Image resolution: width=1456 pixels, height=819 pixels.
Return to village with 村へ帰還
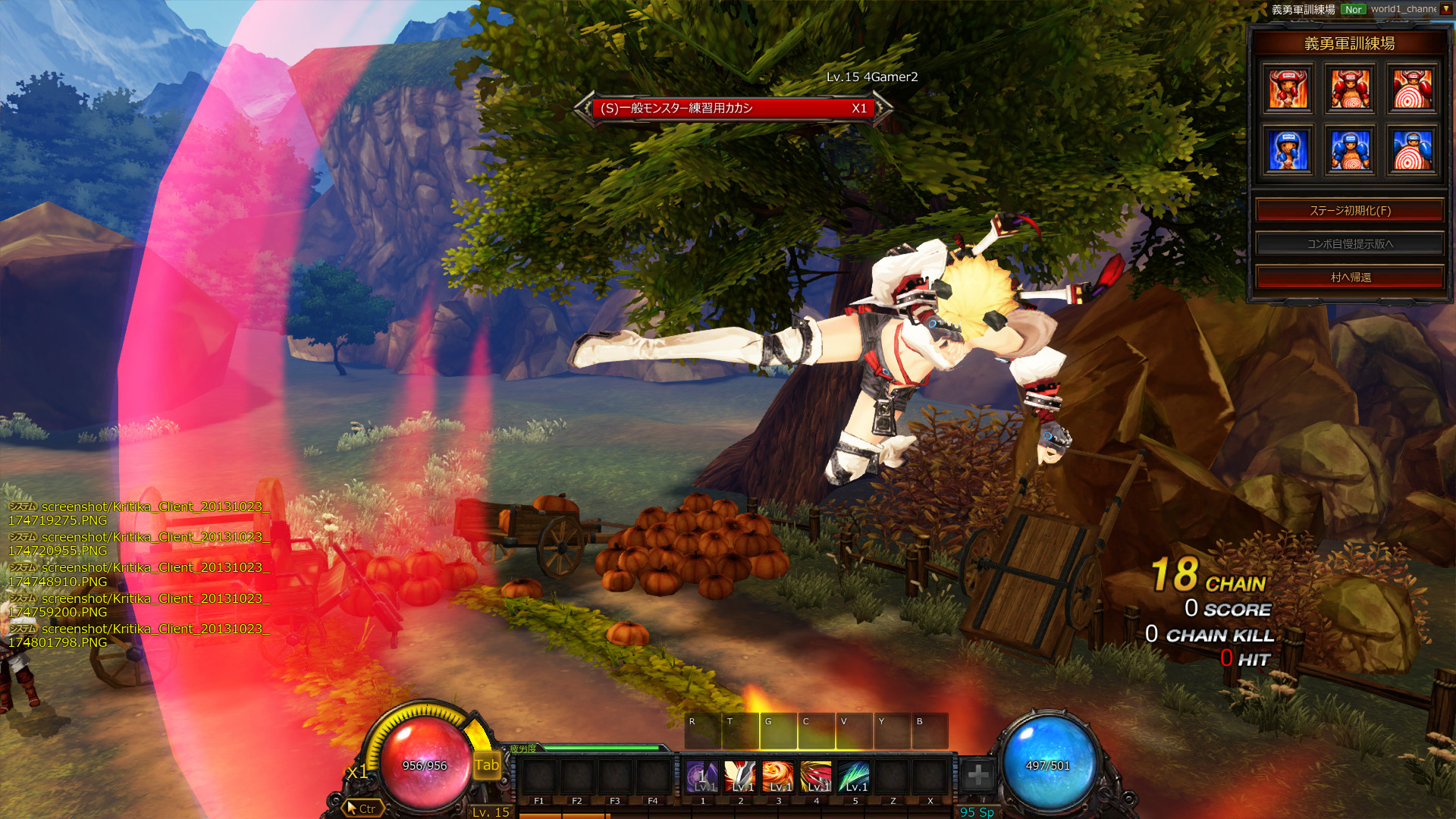tap(1350, 278)
